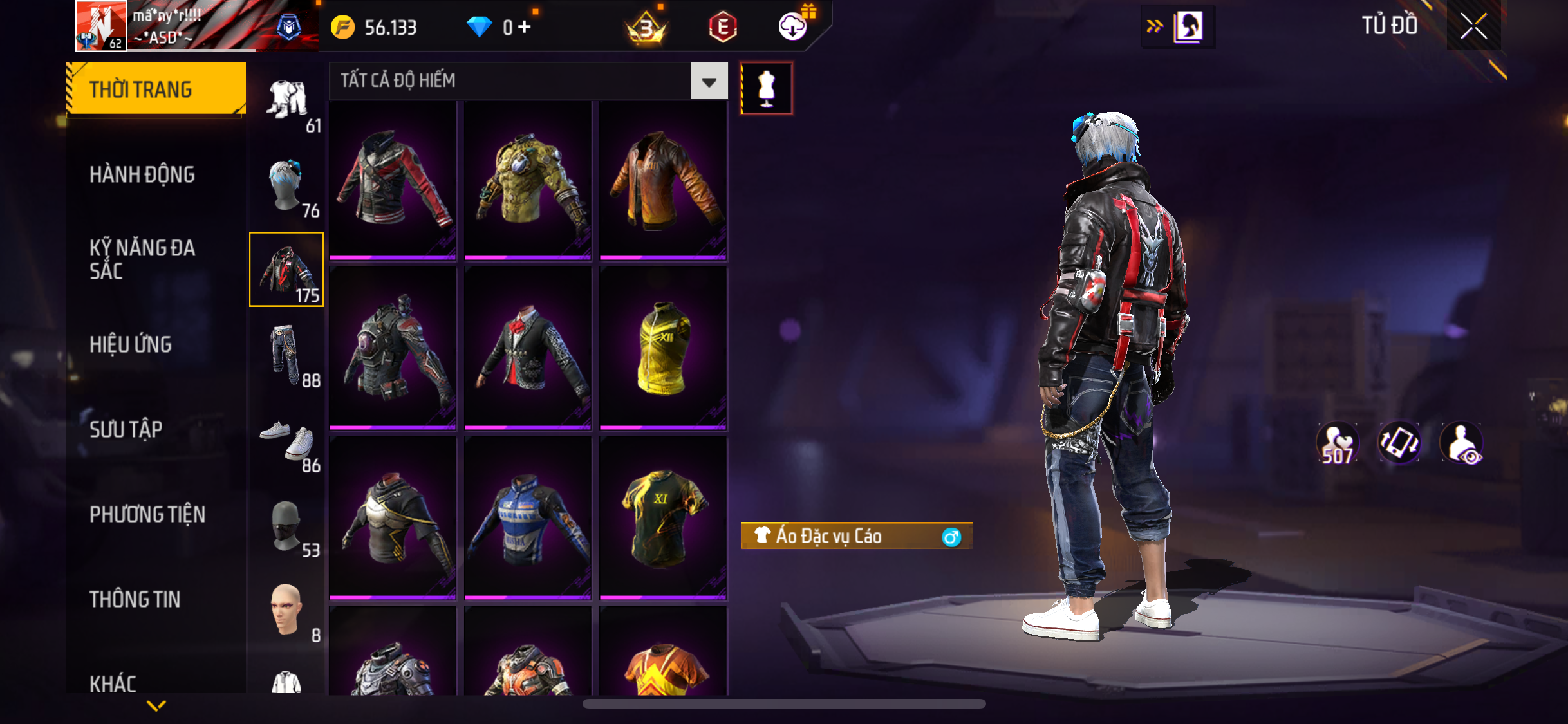
Task: Open the Tất Cả Độ Hiếm rarity dropdown
Action: 709,81
